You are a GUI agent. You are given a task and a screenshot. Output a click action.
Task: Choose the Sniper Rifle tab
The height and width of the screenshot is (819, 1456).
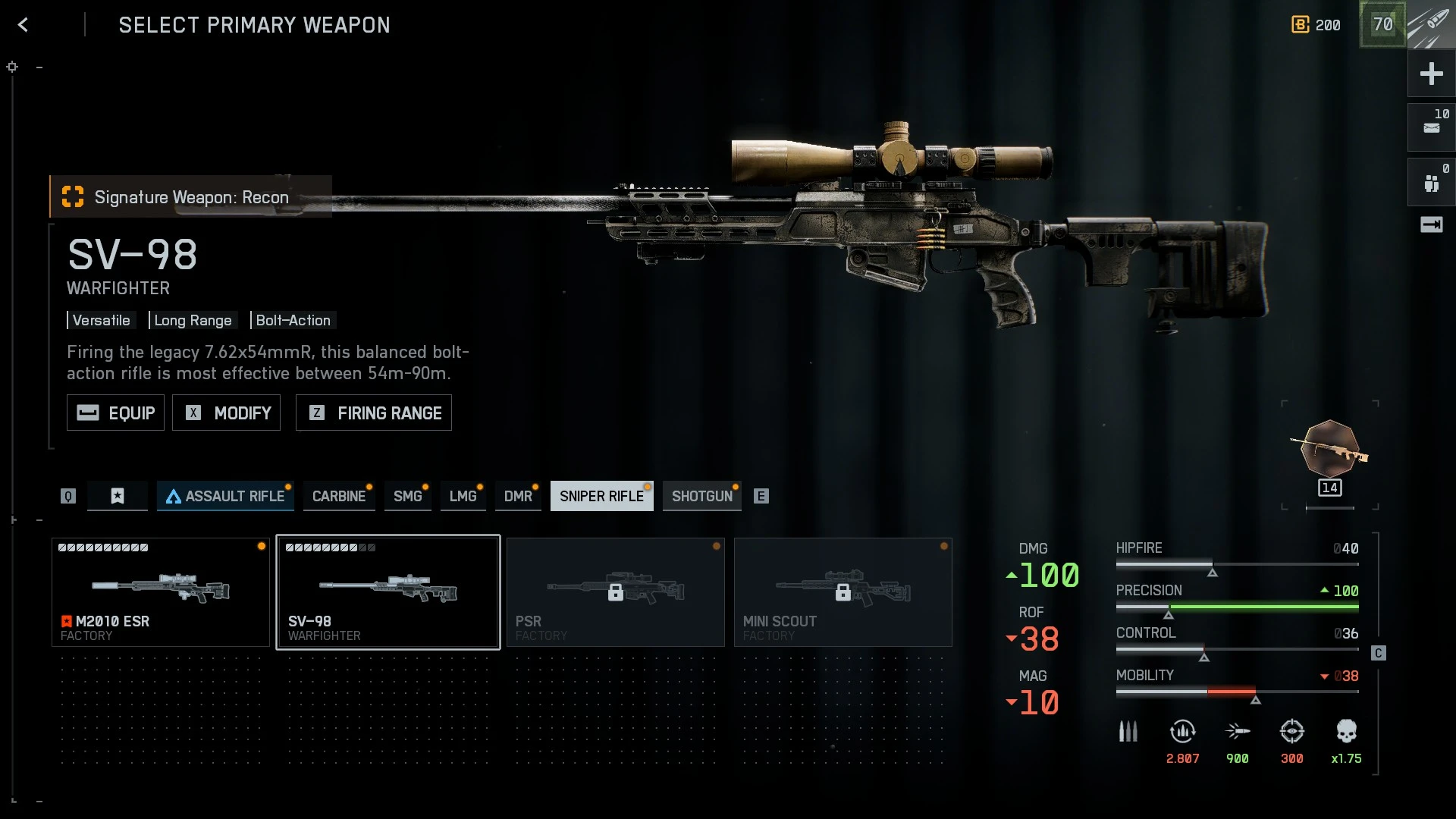tap(601, 496)
